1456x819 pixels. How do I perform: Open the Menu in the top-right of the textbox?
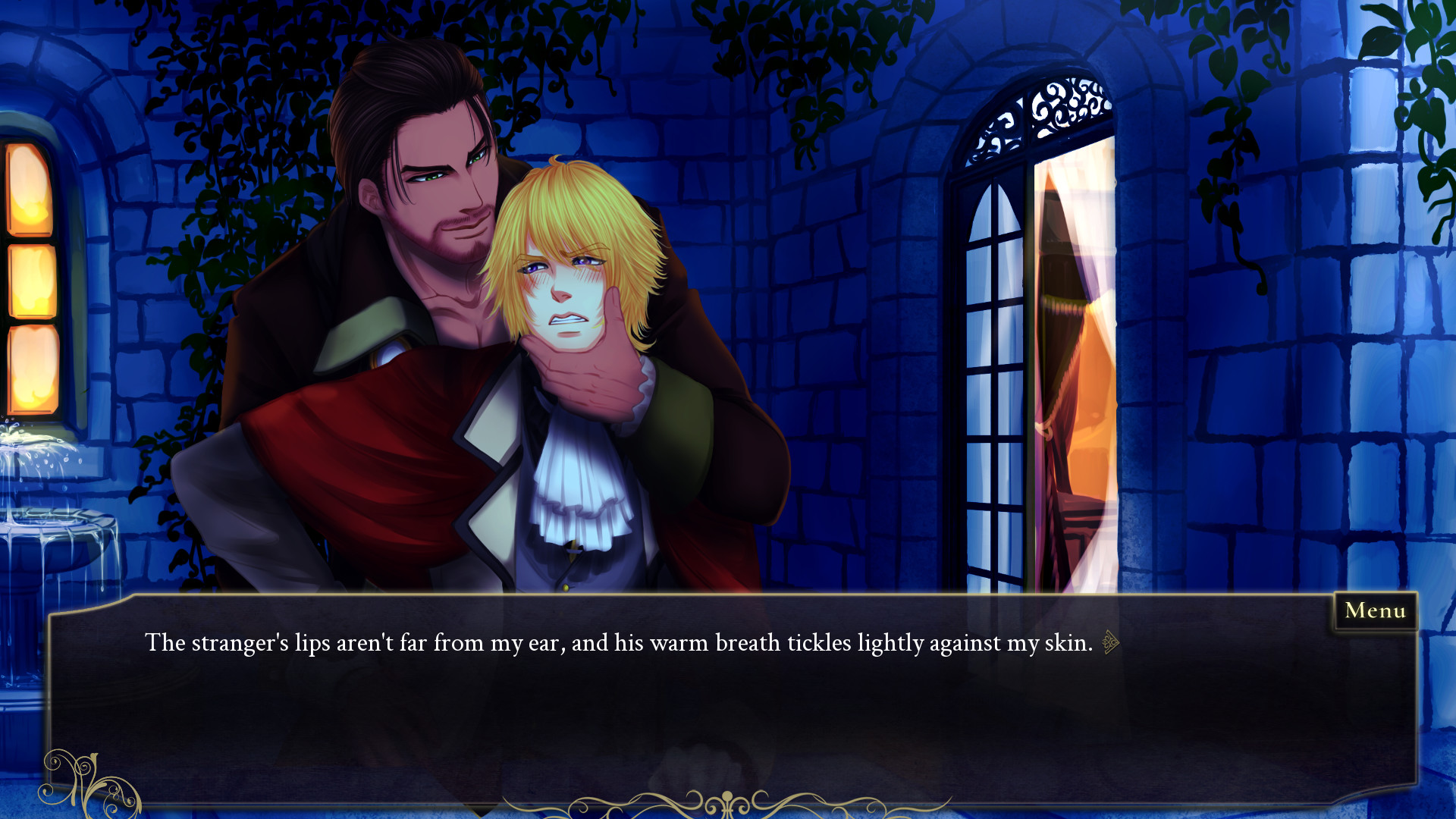(1376, 610)
